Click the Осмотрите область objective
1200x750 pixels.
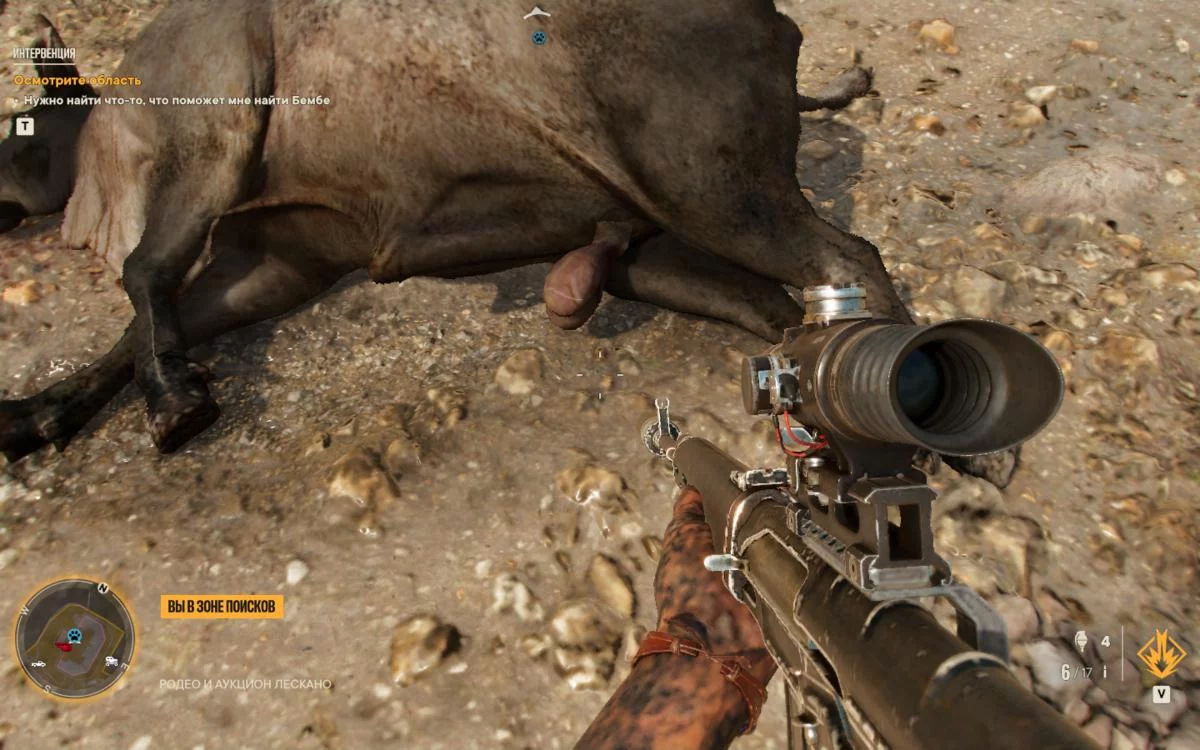(77, 80)
